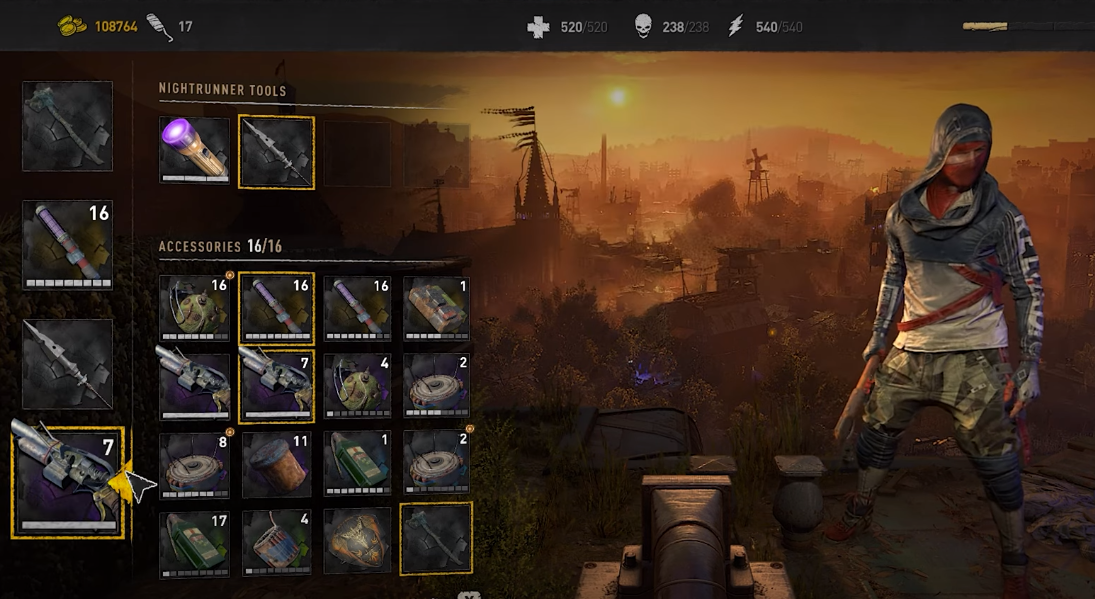Select the spiked mine with count 16
This screenshot has width=1095, height=599.
tap(194, 308)
